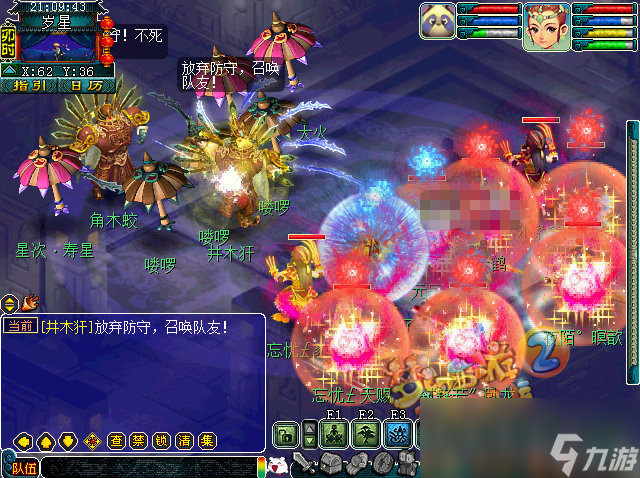Switch to the 队伍 team channel
The height and width of the screenshot is (478, 640).
coord(22,466)
